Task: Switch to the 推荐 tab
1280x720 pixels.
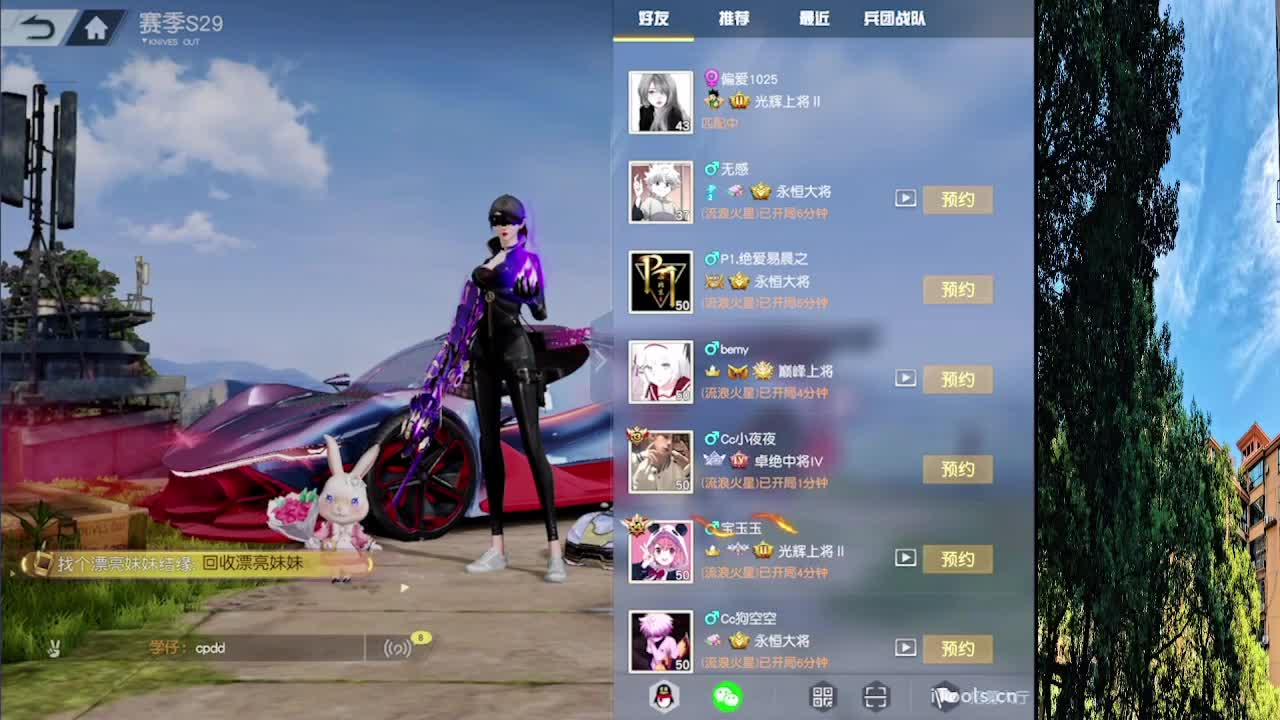Action: click(733, 19)
